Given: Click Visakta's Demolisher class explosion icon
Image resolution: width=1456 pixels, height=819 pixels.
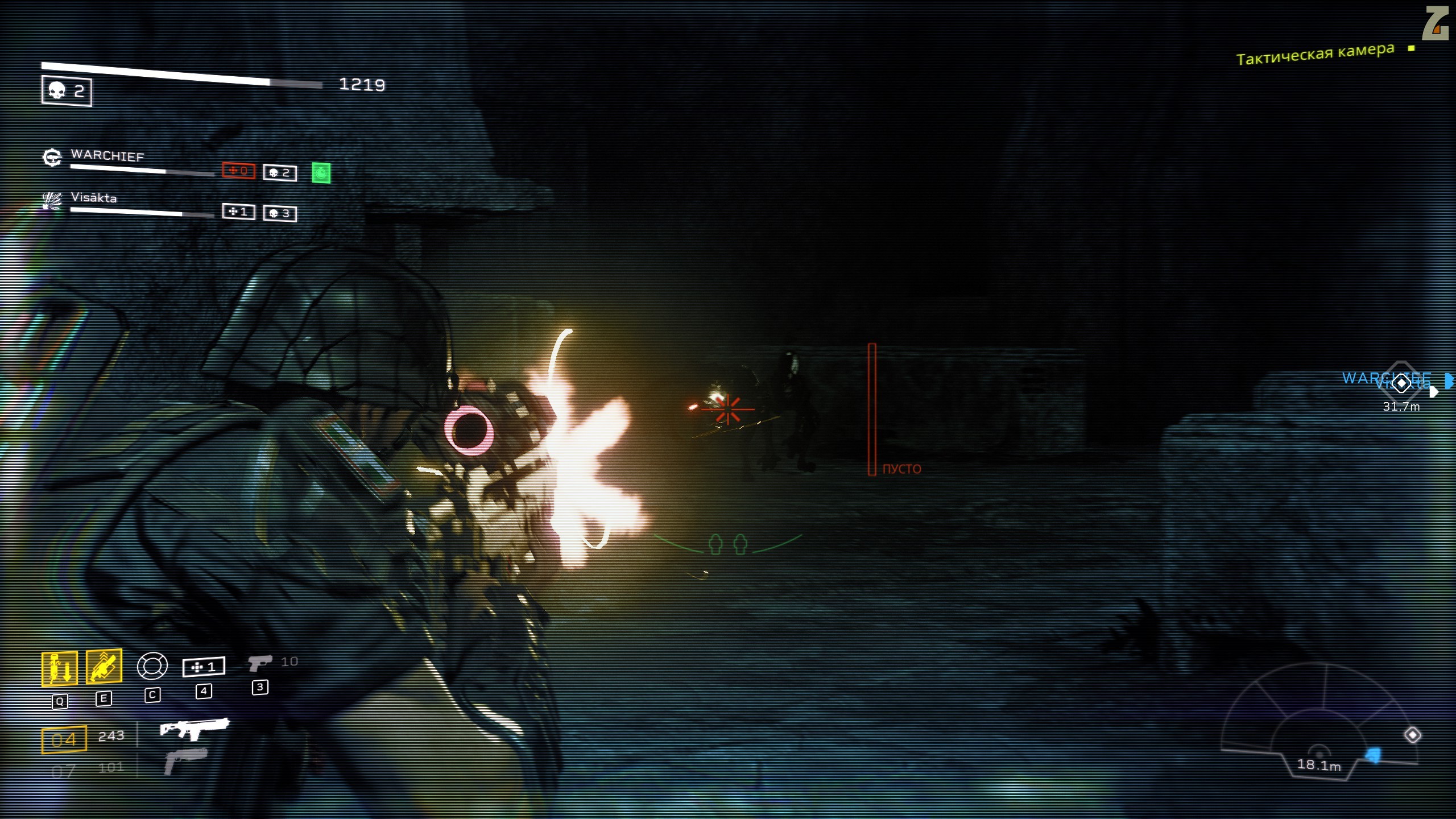Looking at the screenshot, I should click(52, 200).
